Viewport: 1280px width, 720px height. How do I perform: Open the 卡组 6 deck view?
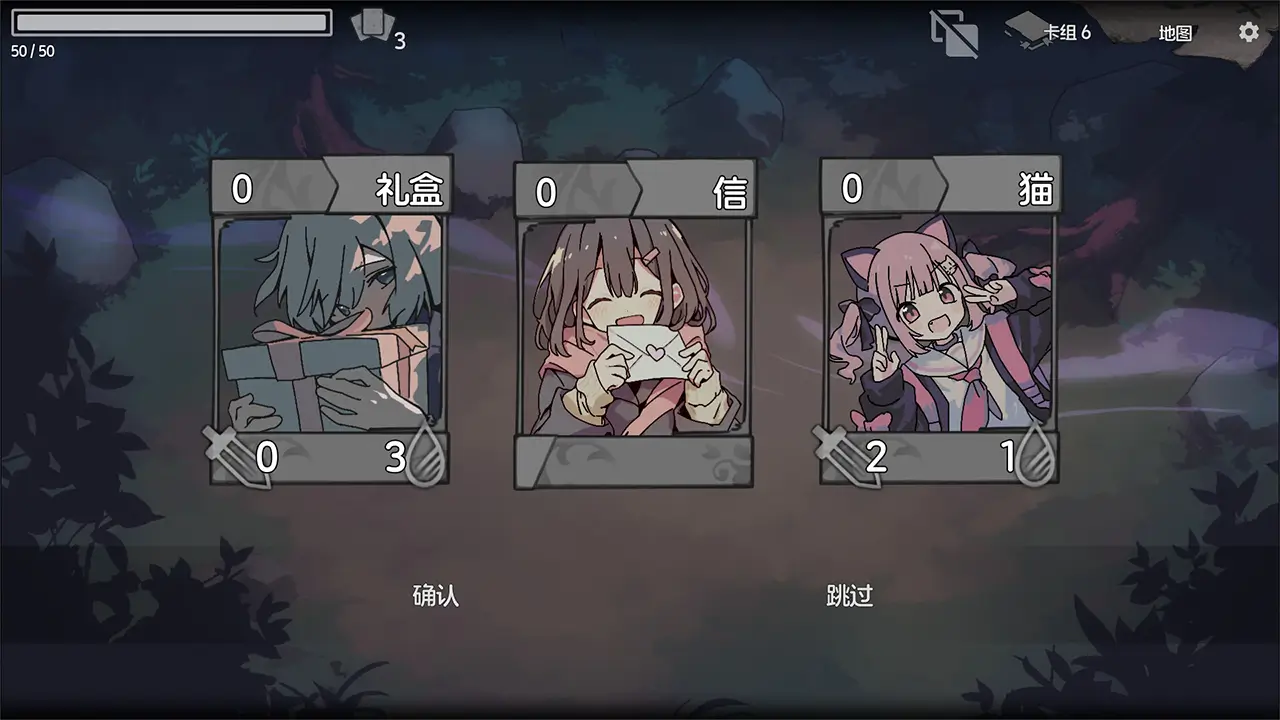point(1066,31)
